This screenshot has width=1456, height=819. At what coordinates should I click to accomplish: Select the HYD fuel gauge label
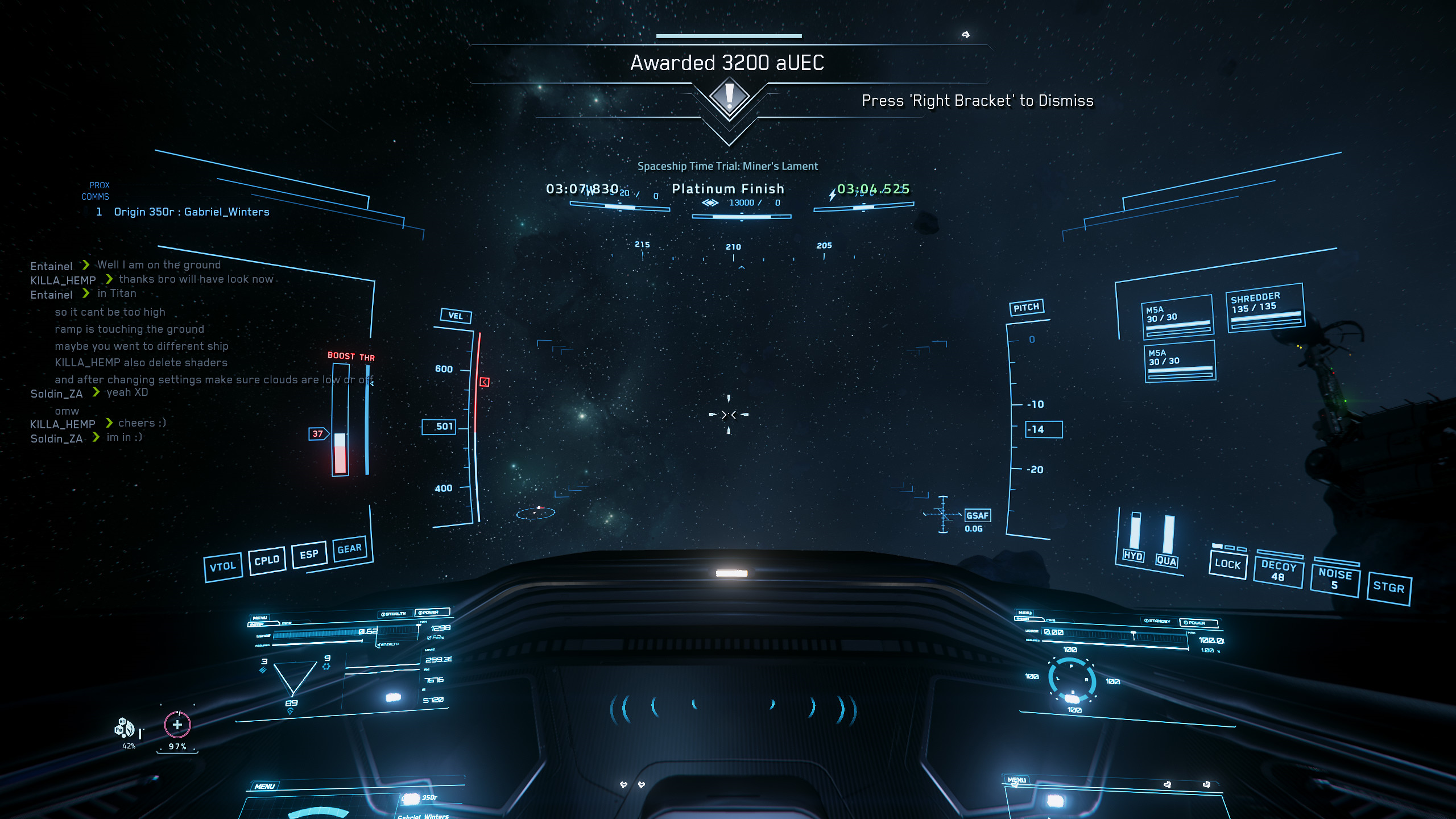tap(1133, 556)
